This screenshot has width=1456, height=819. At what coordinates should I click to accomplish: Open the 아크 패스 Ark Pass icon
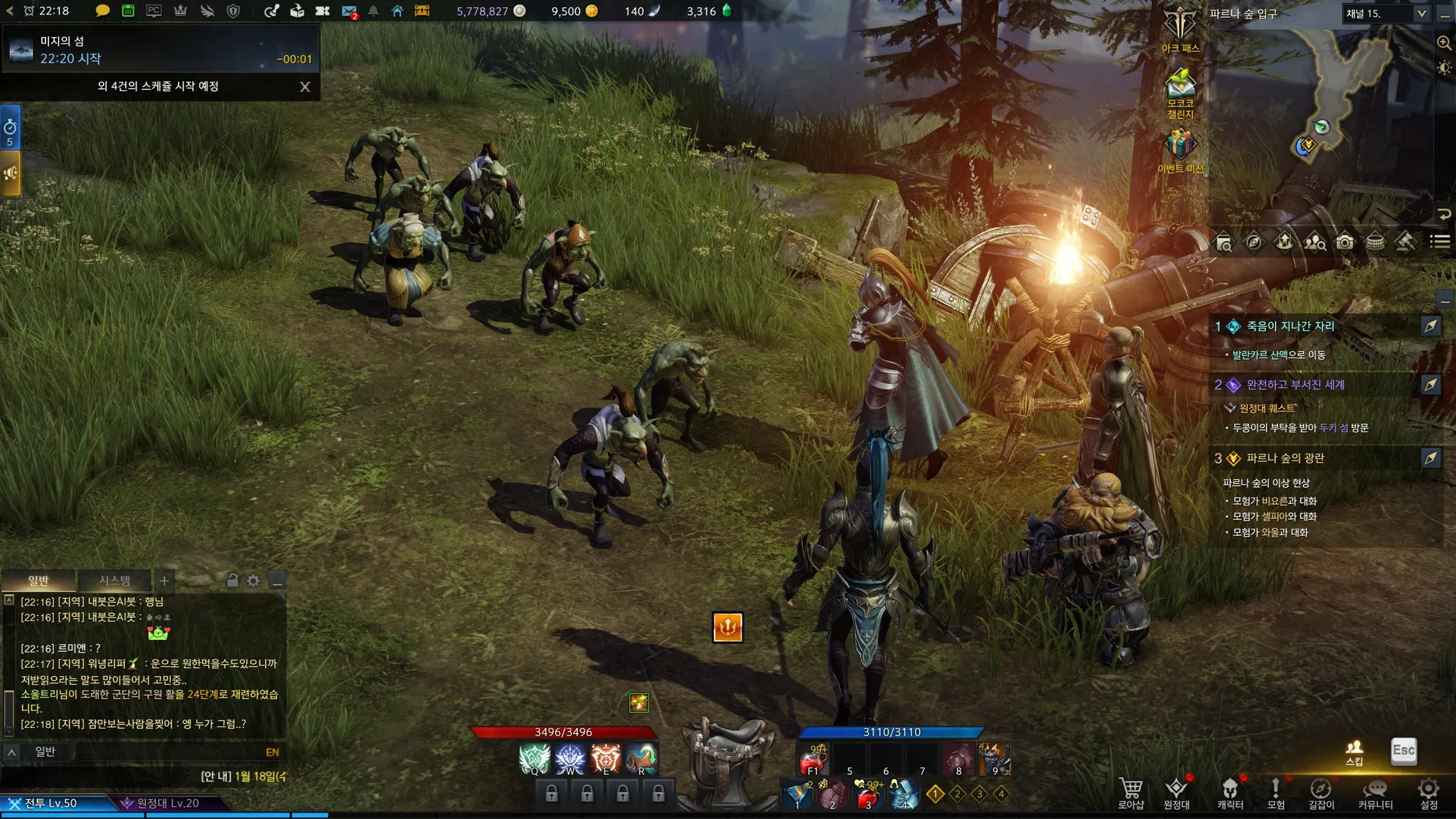point(1180,28)
